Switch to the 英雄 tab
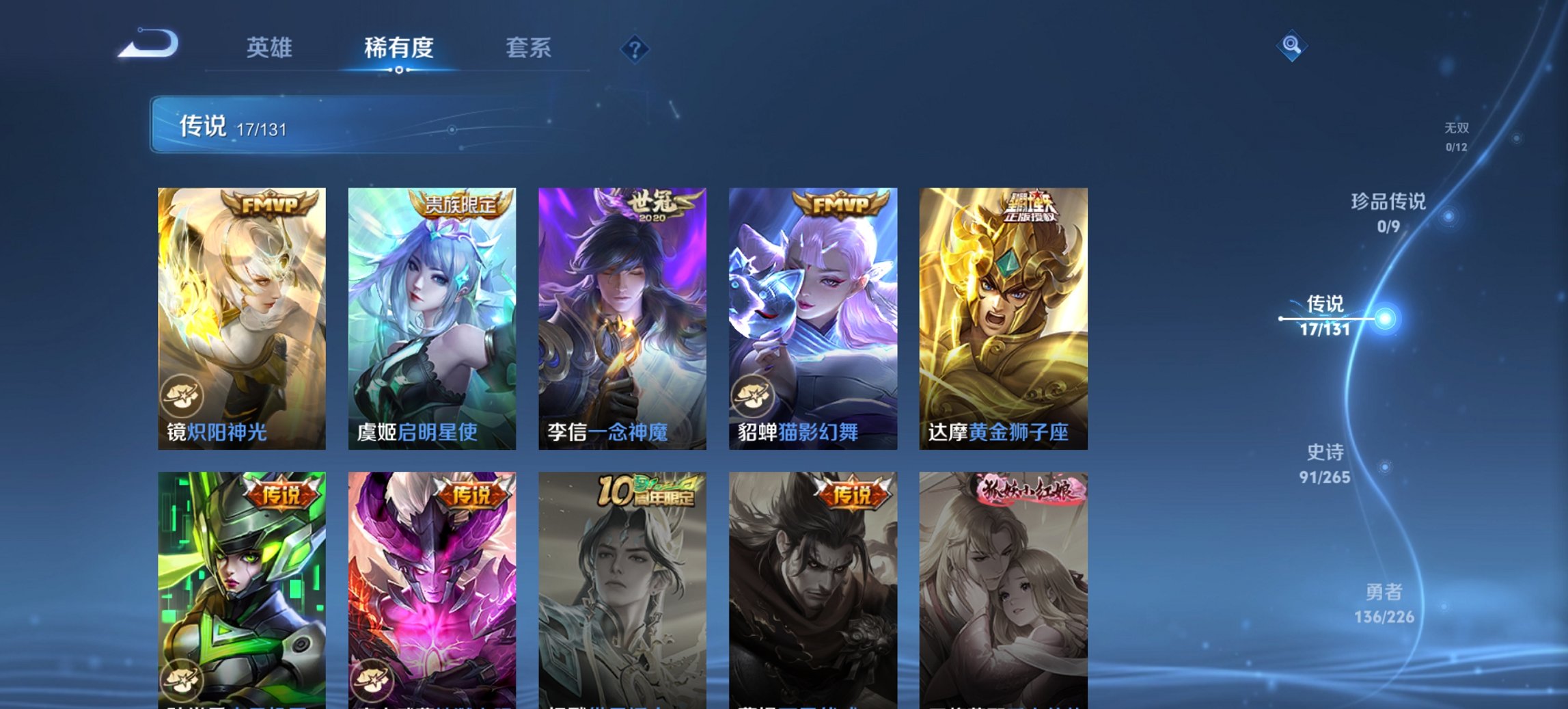 271,48
